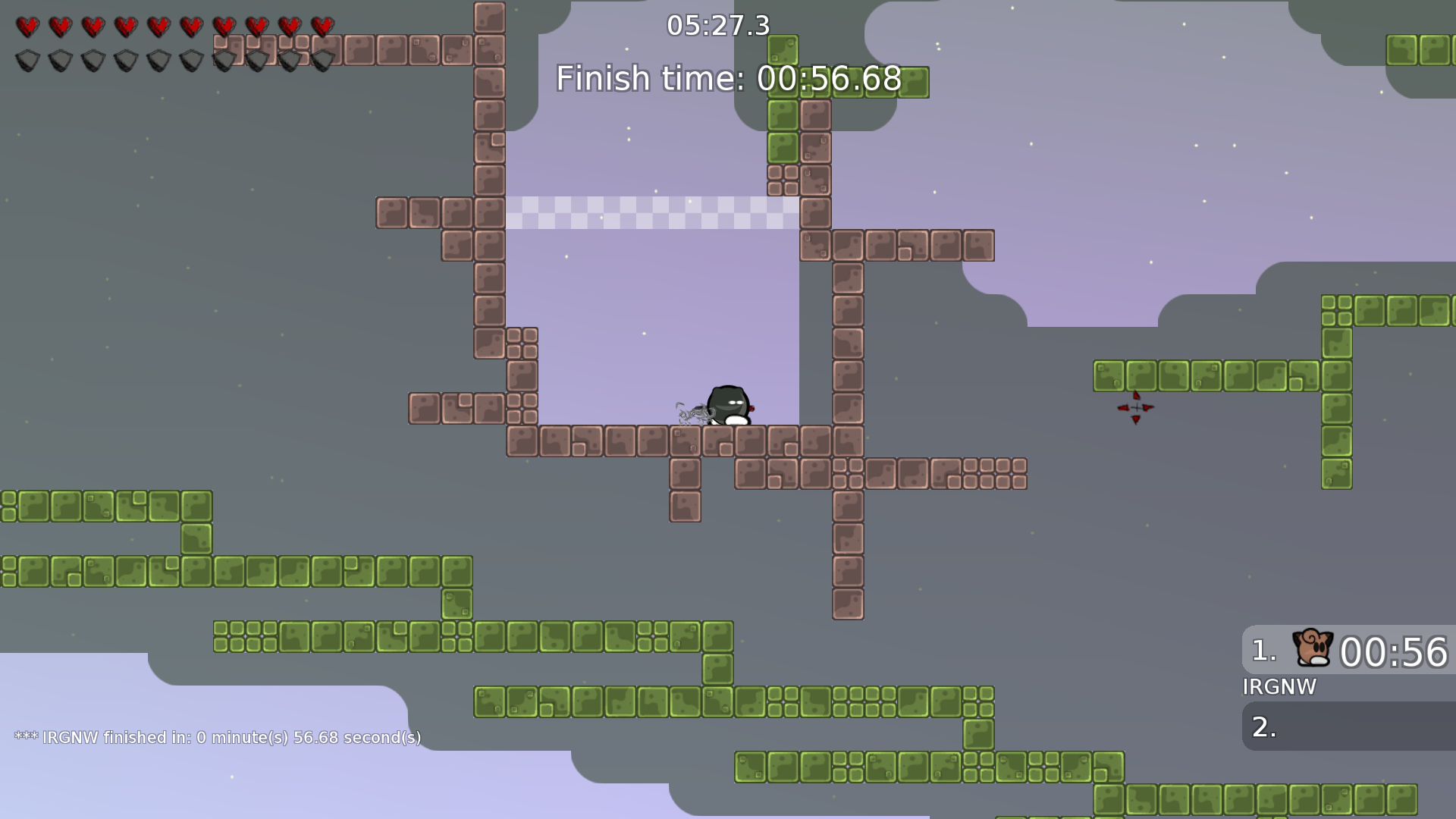Image resolution: width=1456 pixels, height=819 pixels.
Task: Select the first red heart in the health bar
Action: (27, 25)
